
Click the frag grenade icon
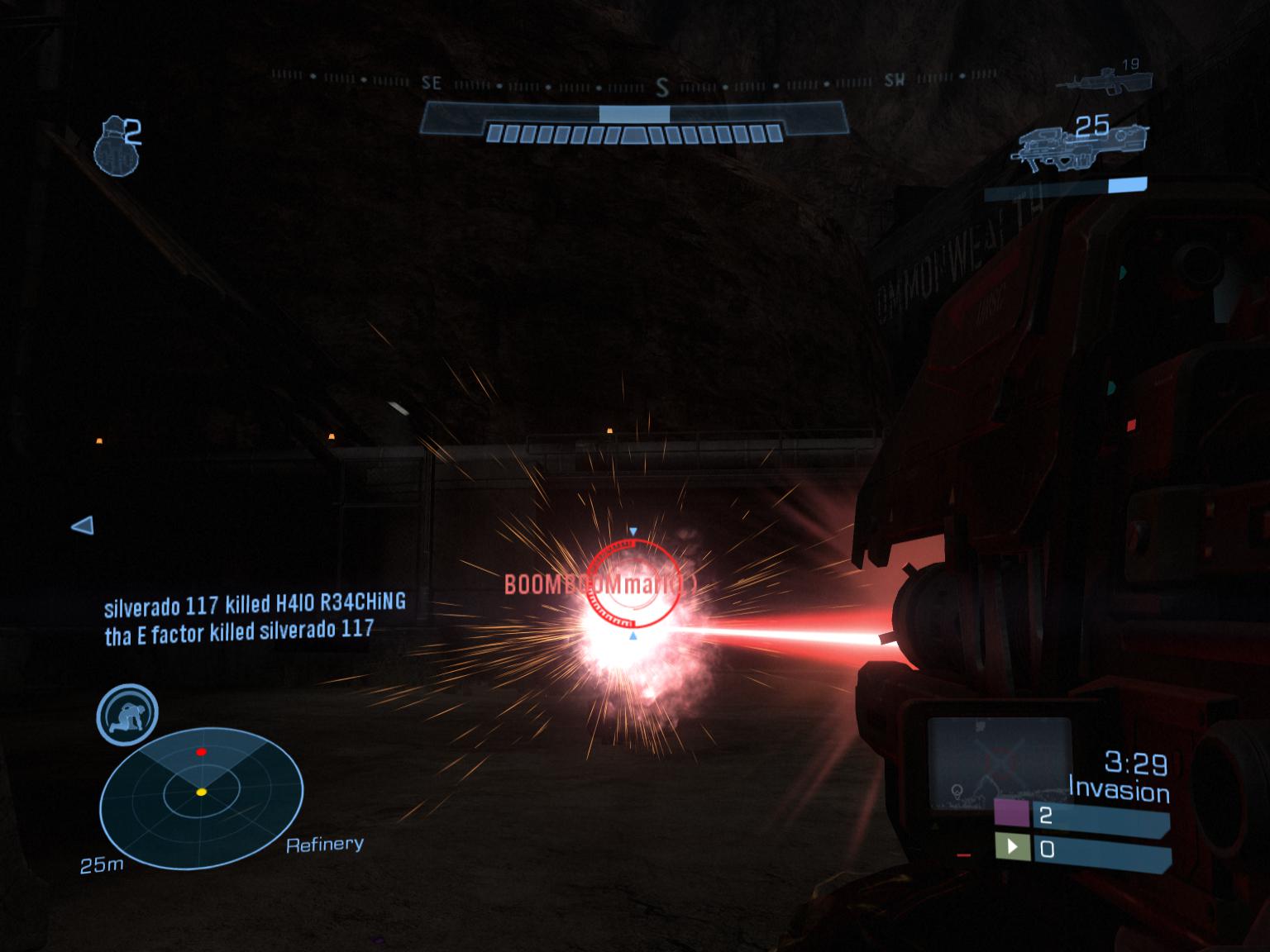coord(114,146)
